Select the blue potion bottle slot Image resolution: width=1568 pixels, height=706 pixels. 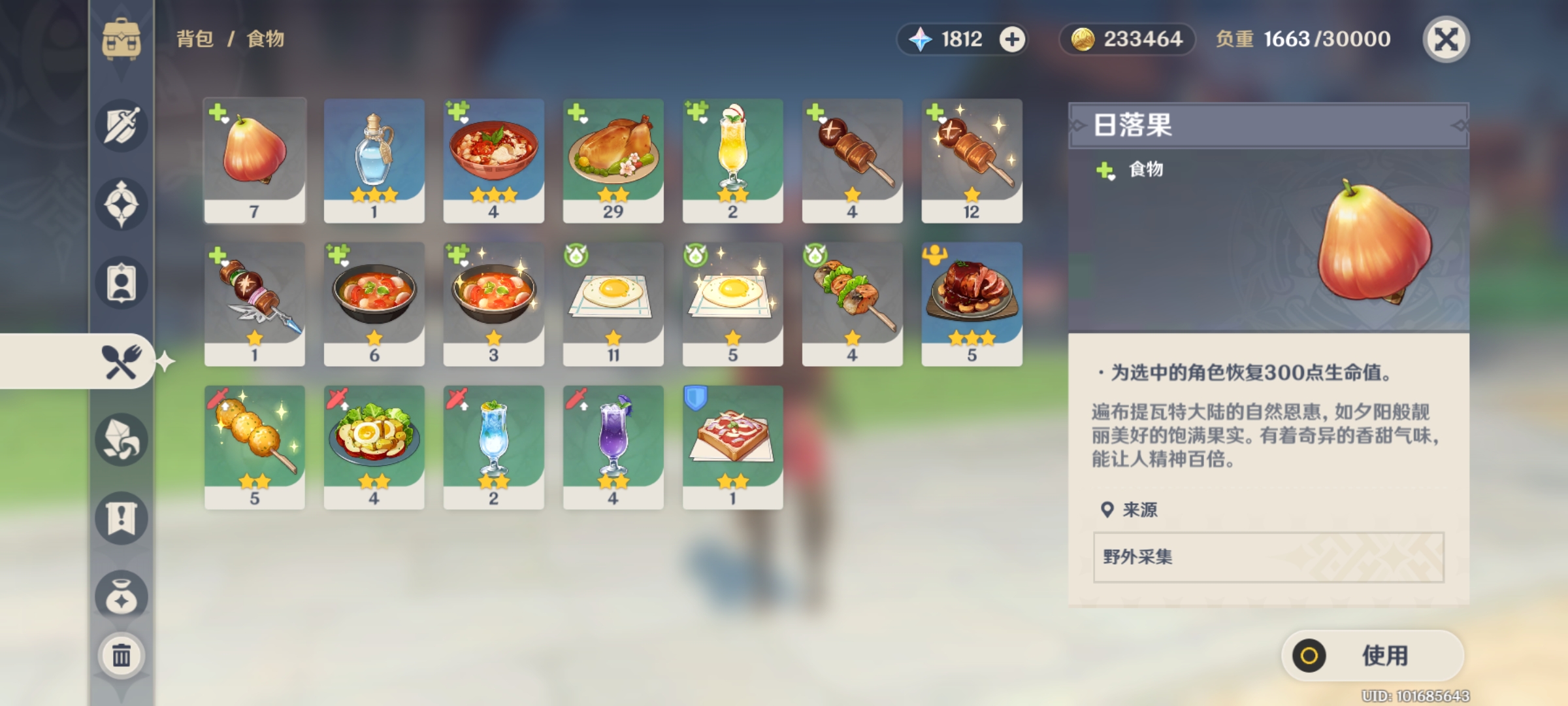point(374,160)
